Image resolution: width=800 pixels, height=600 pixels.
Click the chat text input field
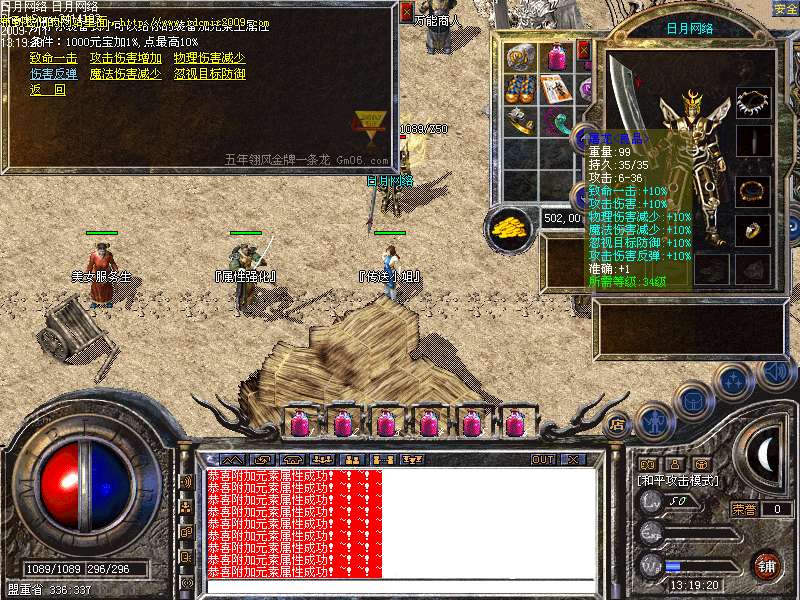pos(400,586)
